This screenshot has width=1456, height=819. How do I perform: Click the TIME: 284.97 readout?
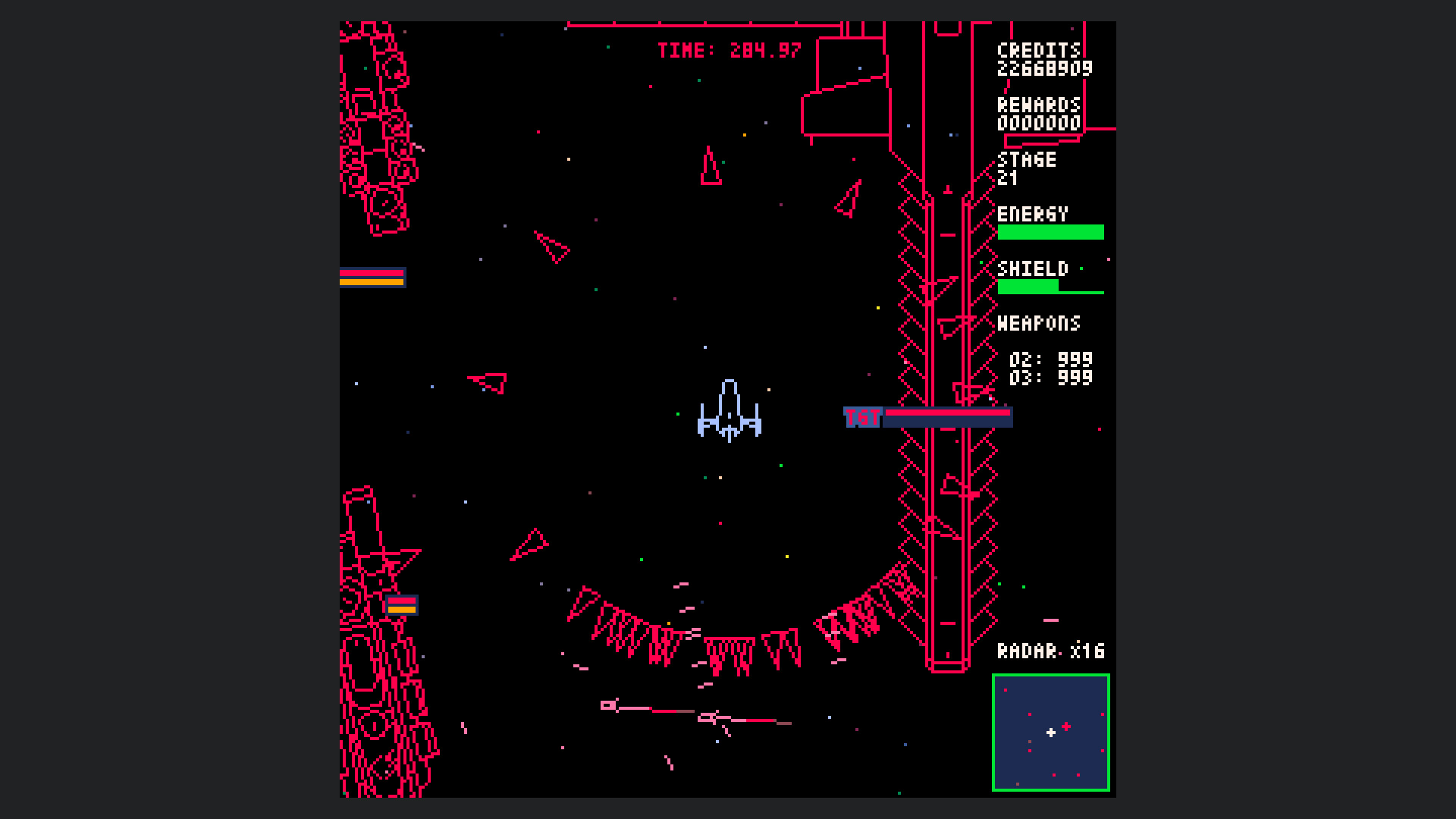(728, 50)
